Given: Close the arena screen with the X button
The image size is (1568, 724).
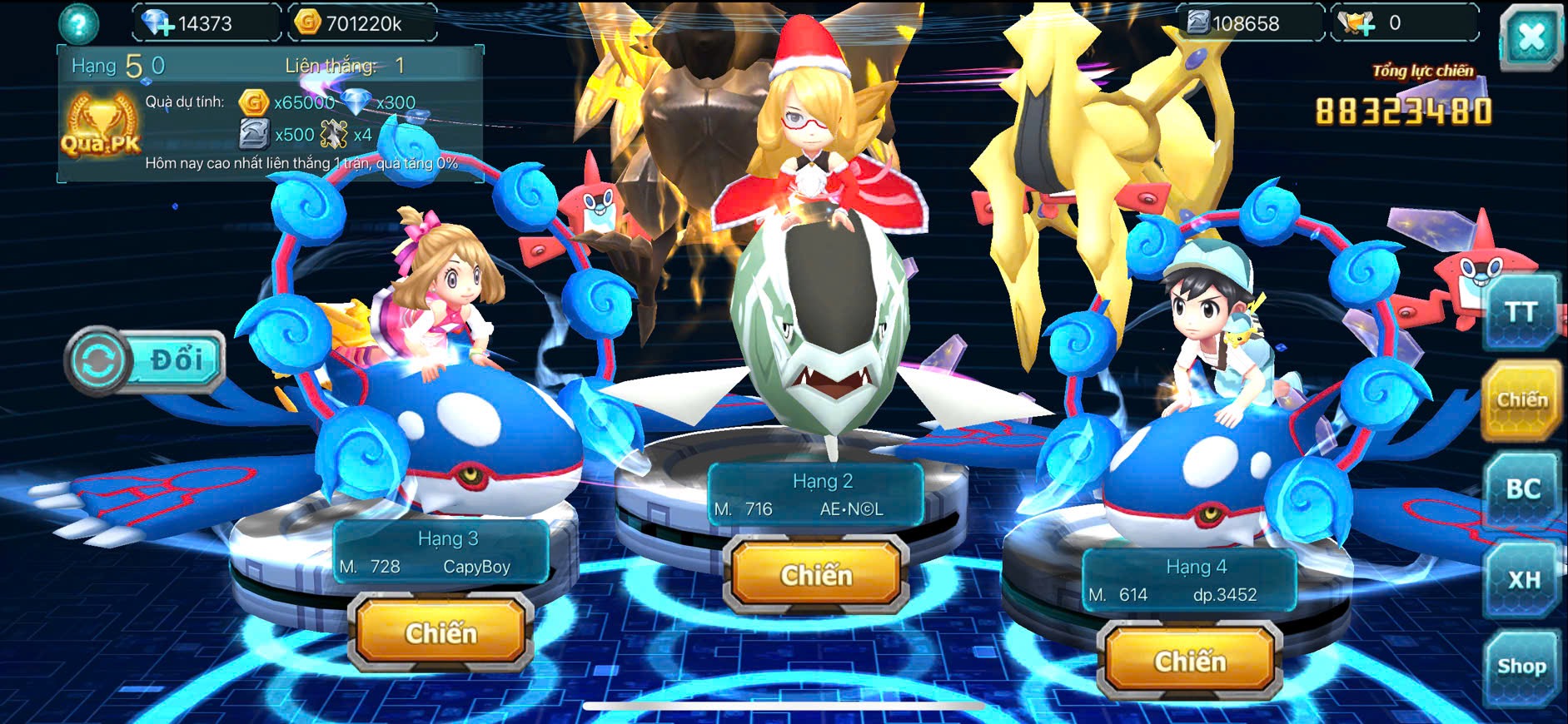Looking at the screenshot, I should point(1531,37).
